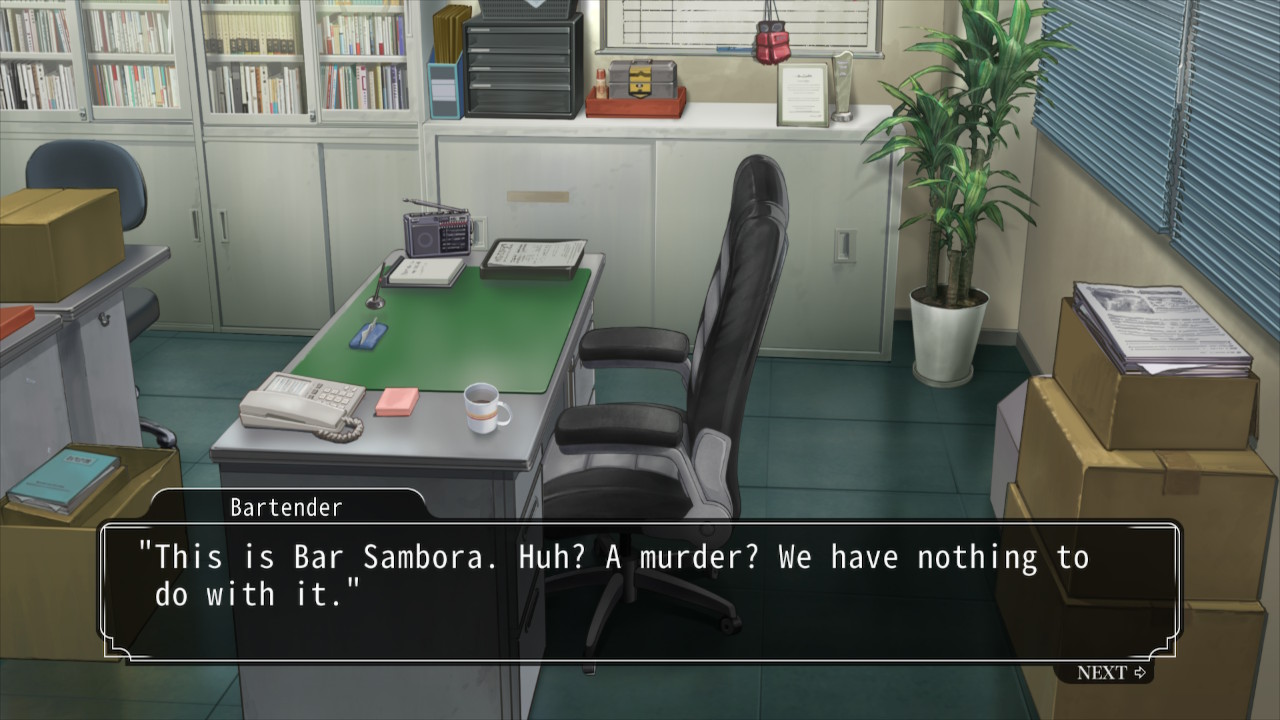
Task: Advance dialogue with the NEXT button
Action: pyautogui.click(x=1111, y=673)
